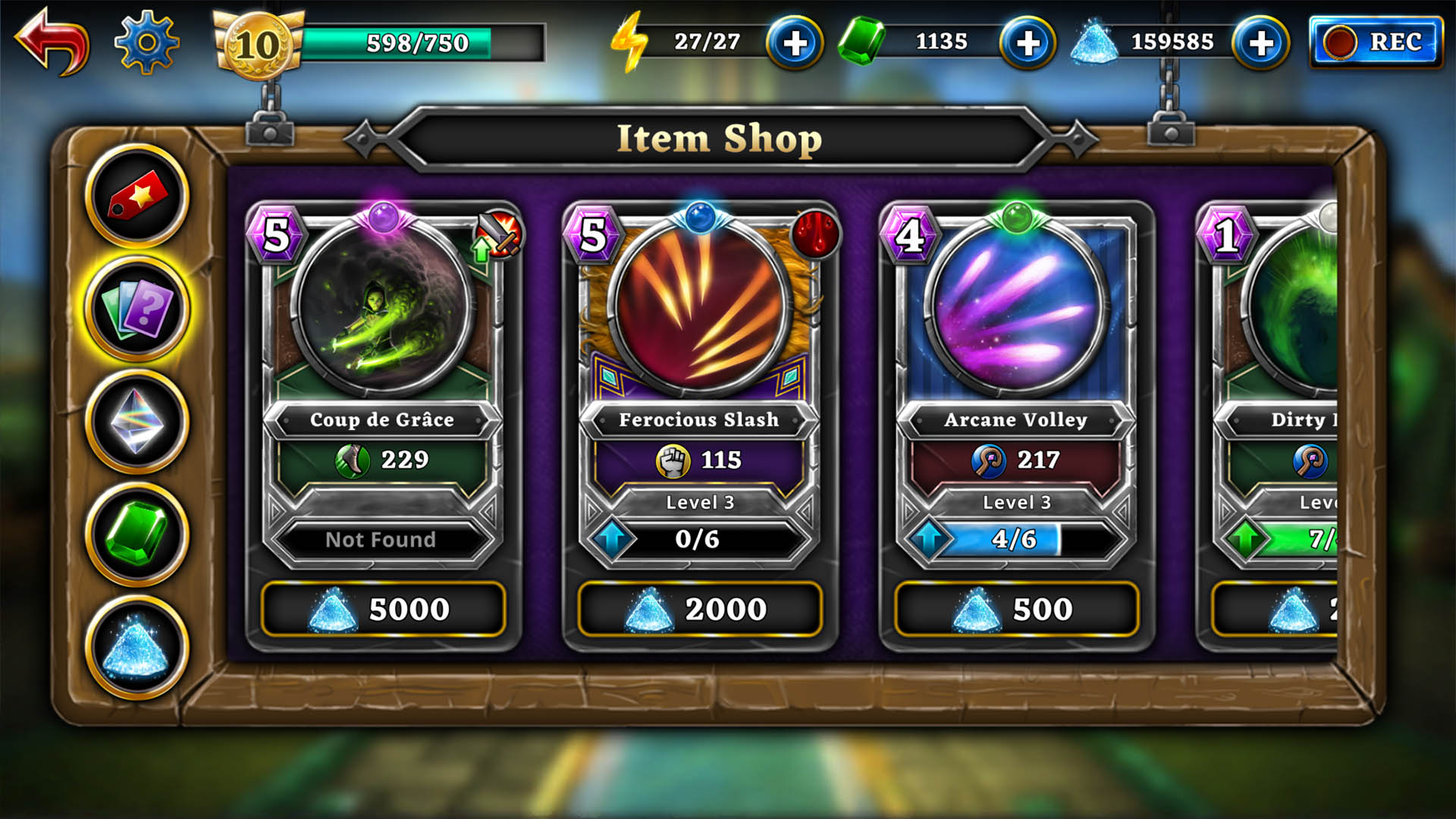Buy Arcane Volley for 500 crystals
The image size is (1456, 819).
(1016, 609)
